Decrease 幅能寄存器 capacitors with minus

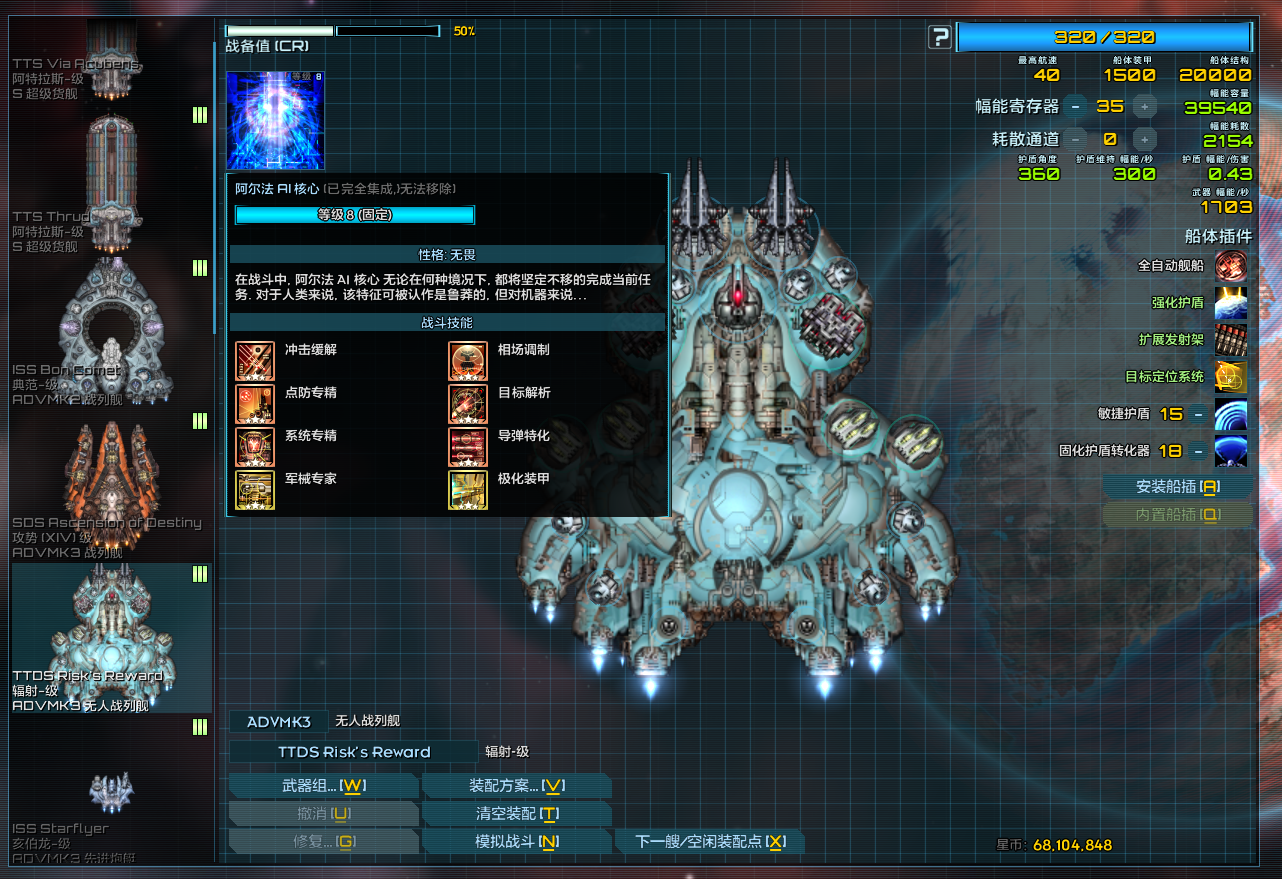click(x=1075, y=106)
